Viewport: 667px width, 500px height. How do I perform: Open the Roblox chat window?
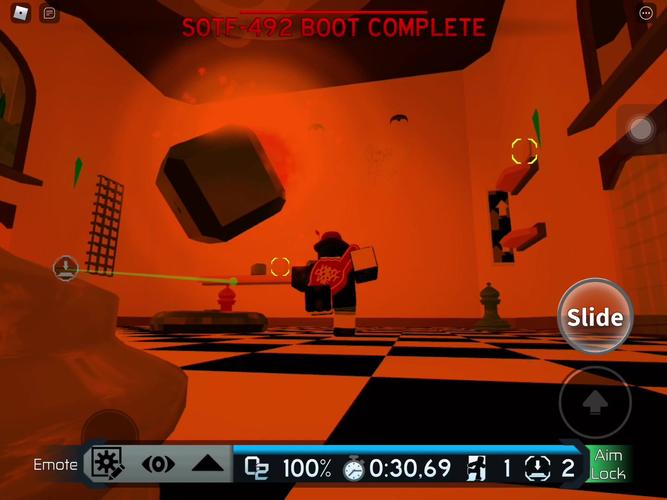51,13
